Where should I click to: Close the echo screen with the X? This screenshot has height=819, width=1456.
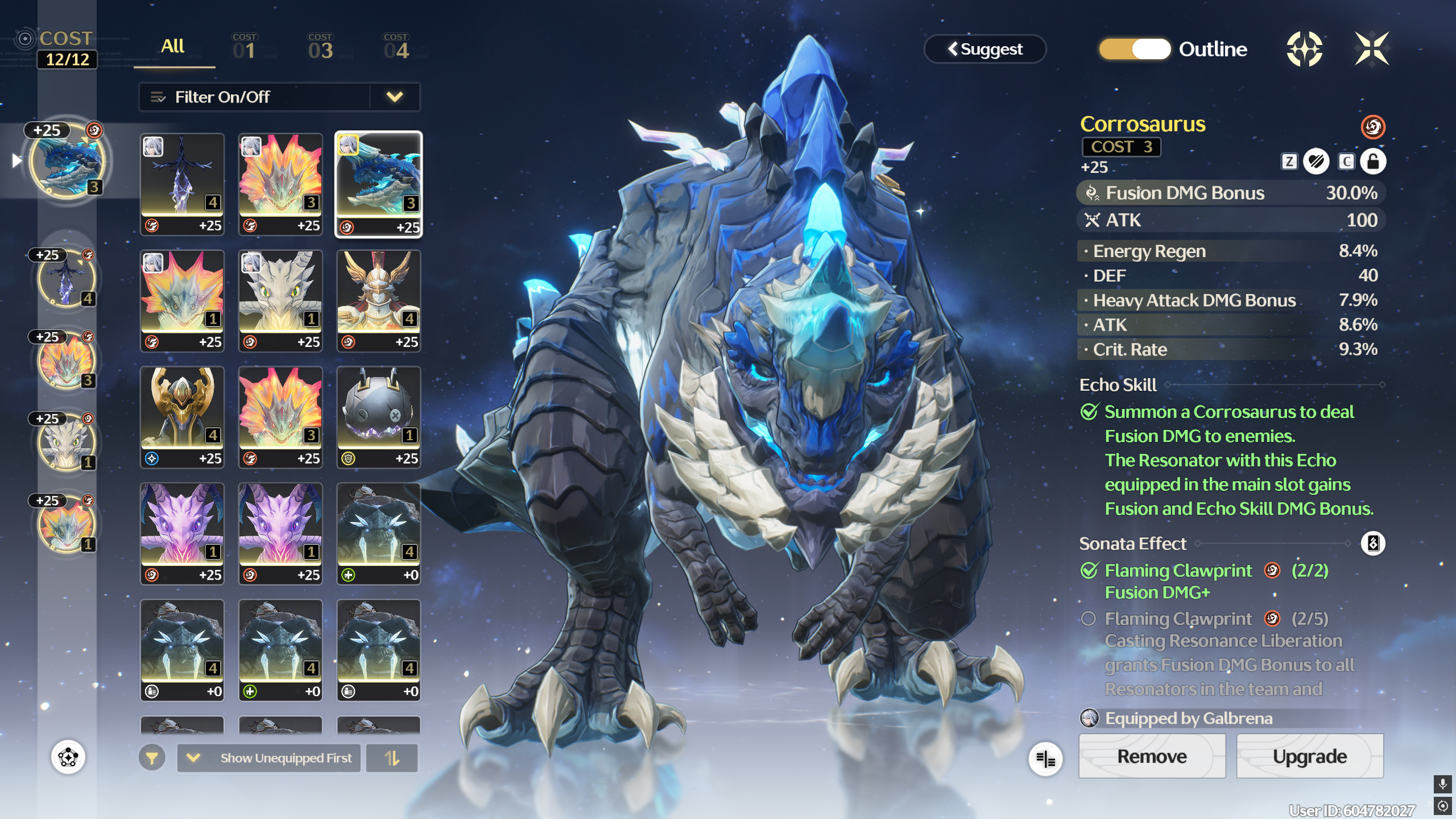[1371, 49]
